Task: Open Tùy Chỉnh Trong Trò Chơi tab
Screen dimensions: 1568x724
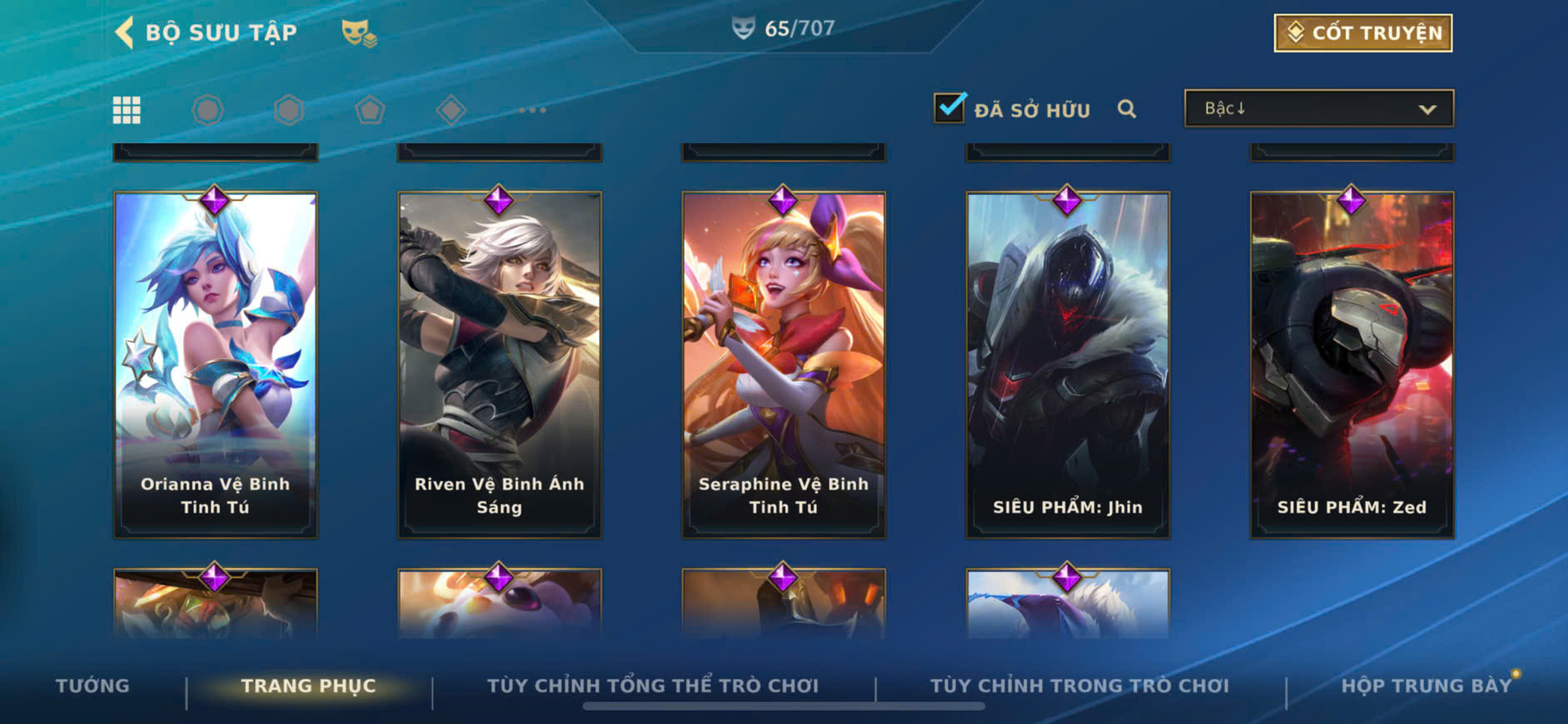Action: (x=1079, y=686)
